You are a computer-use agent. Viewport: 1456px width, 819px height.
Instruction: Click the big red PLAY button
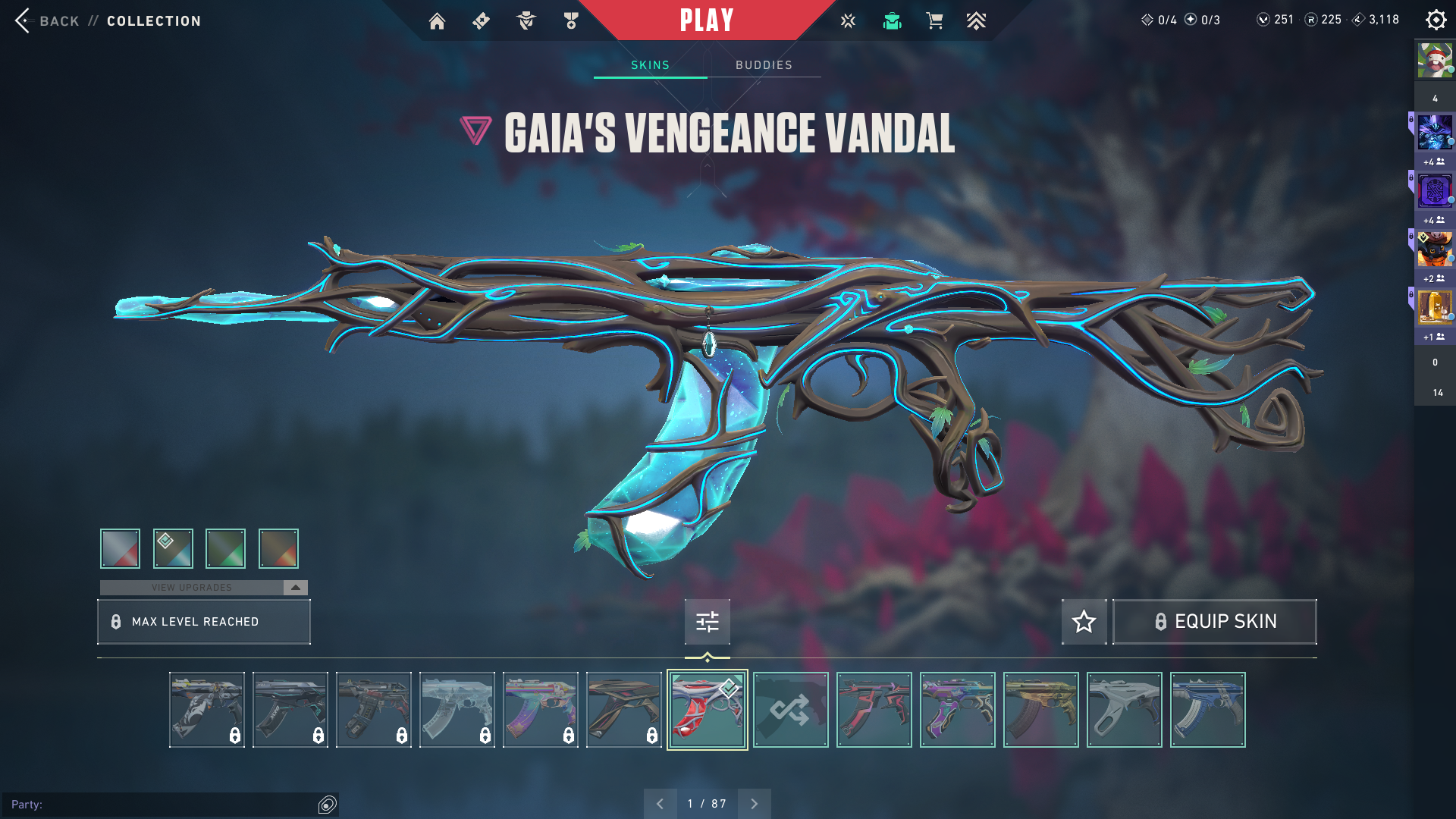707,20
